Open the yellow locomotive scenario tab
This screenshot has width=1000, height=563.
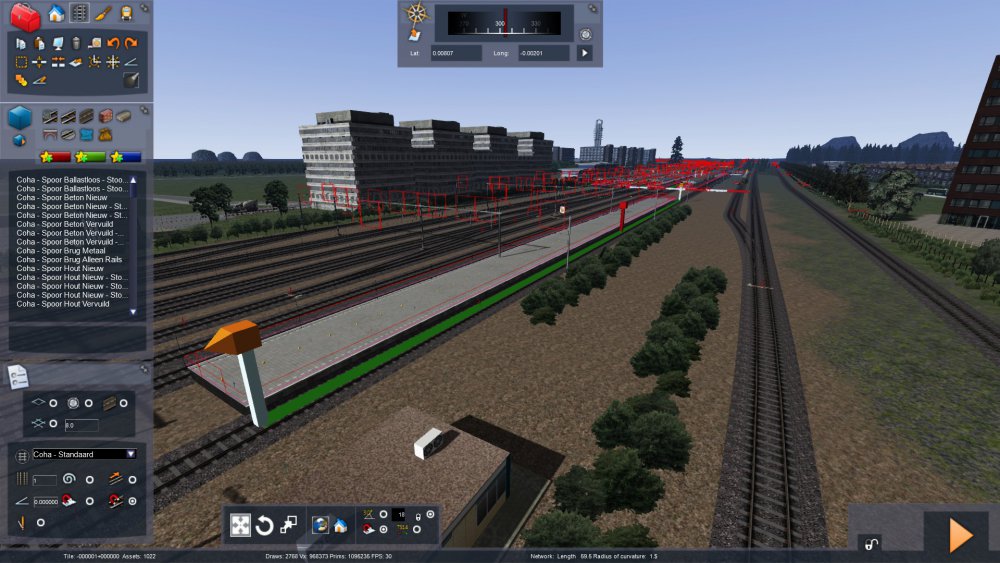pos(126,14)
